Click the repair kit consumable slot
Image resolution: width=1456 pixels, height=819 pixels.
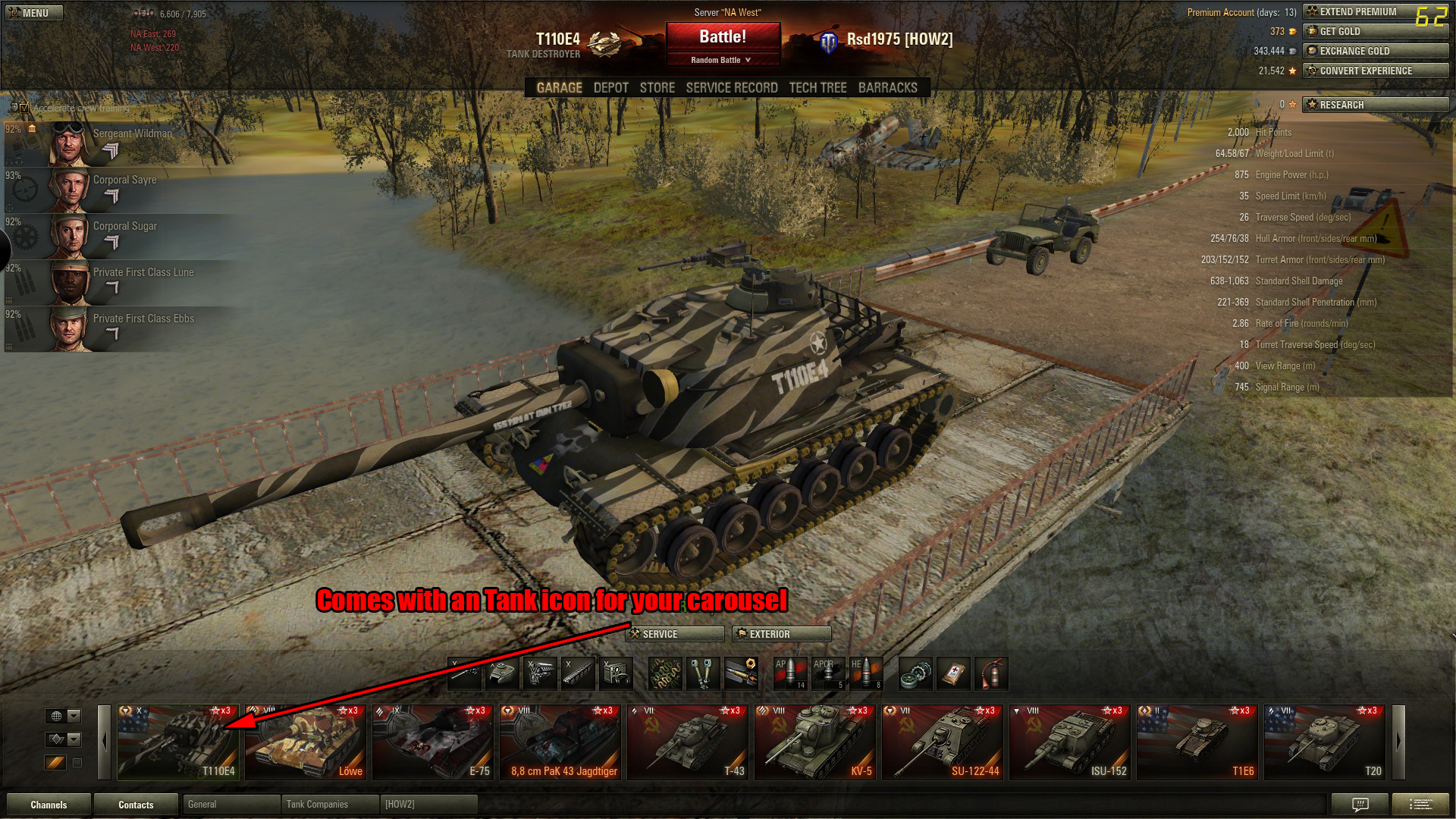915,674
